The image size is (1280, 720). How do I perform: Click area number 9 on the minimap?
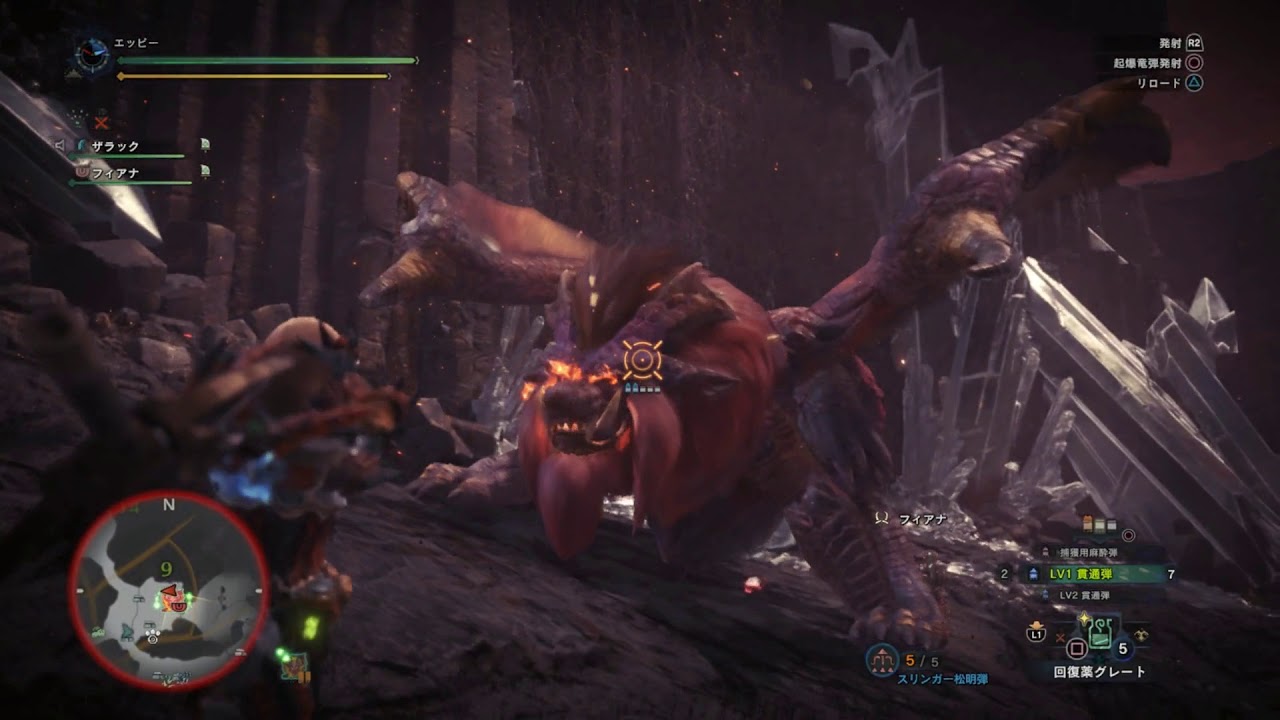pyautogui.click(x=167, y=568)
